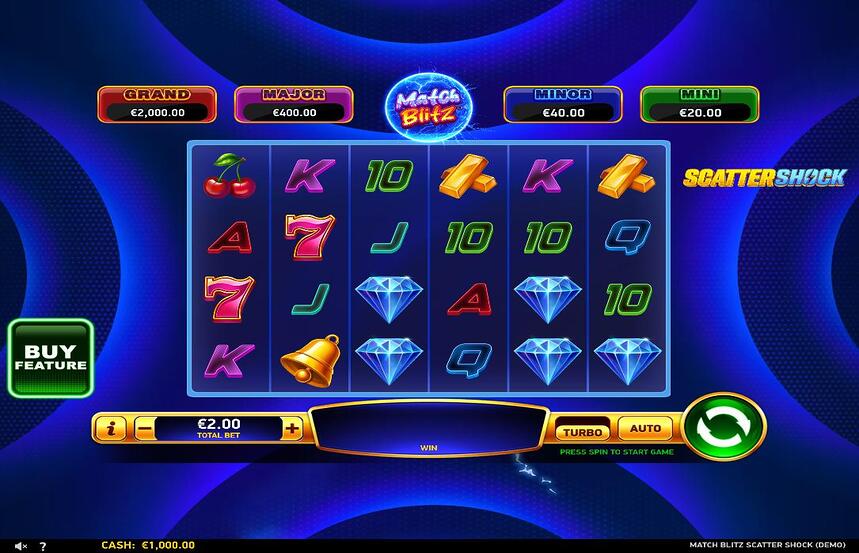859x553 pixels.
Task: Enable Turbo spin mode
Action: click(582, 431)
